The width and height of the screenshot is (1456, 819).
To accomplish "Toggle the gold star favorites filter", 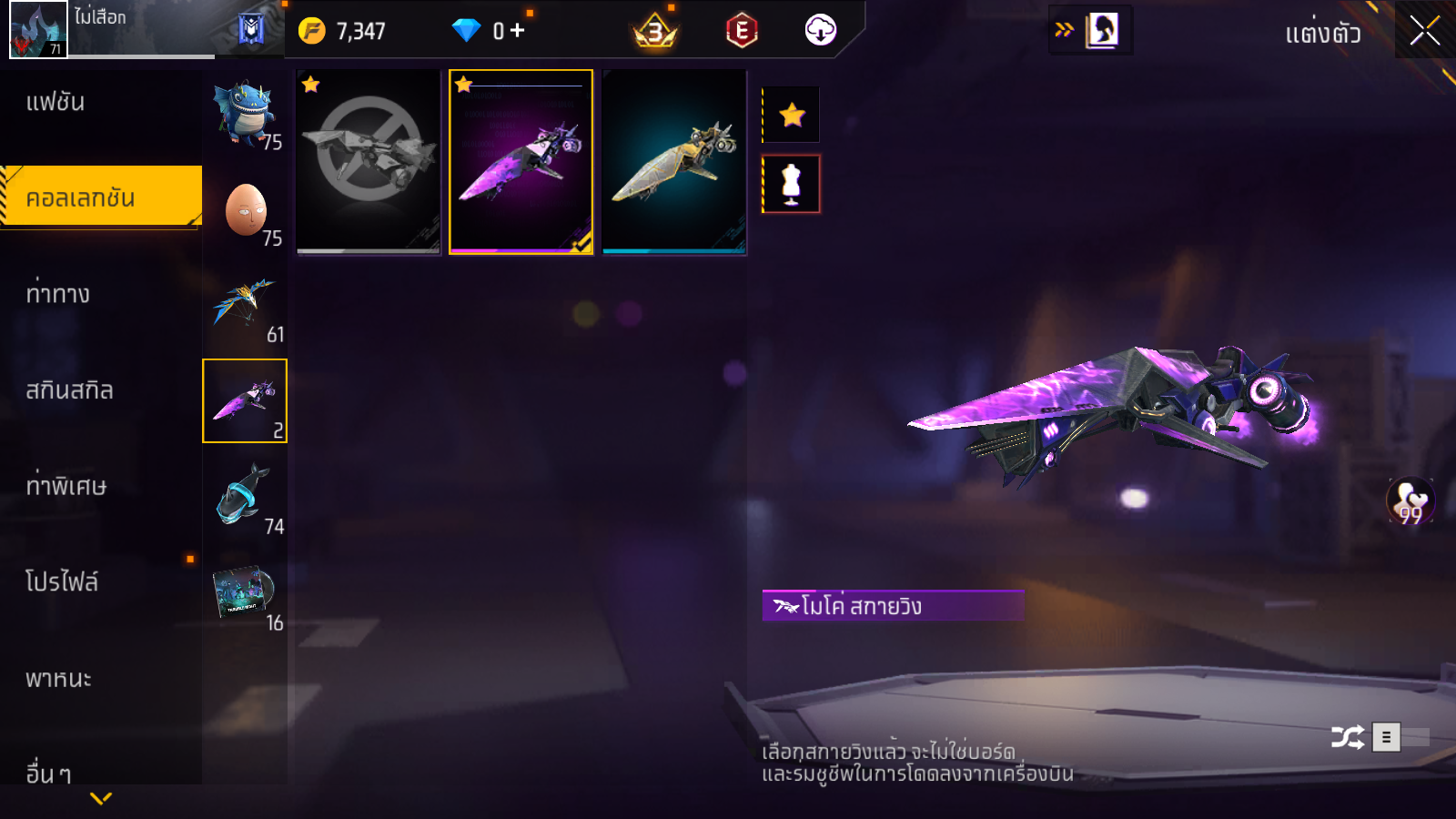I will point(792,115).
